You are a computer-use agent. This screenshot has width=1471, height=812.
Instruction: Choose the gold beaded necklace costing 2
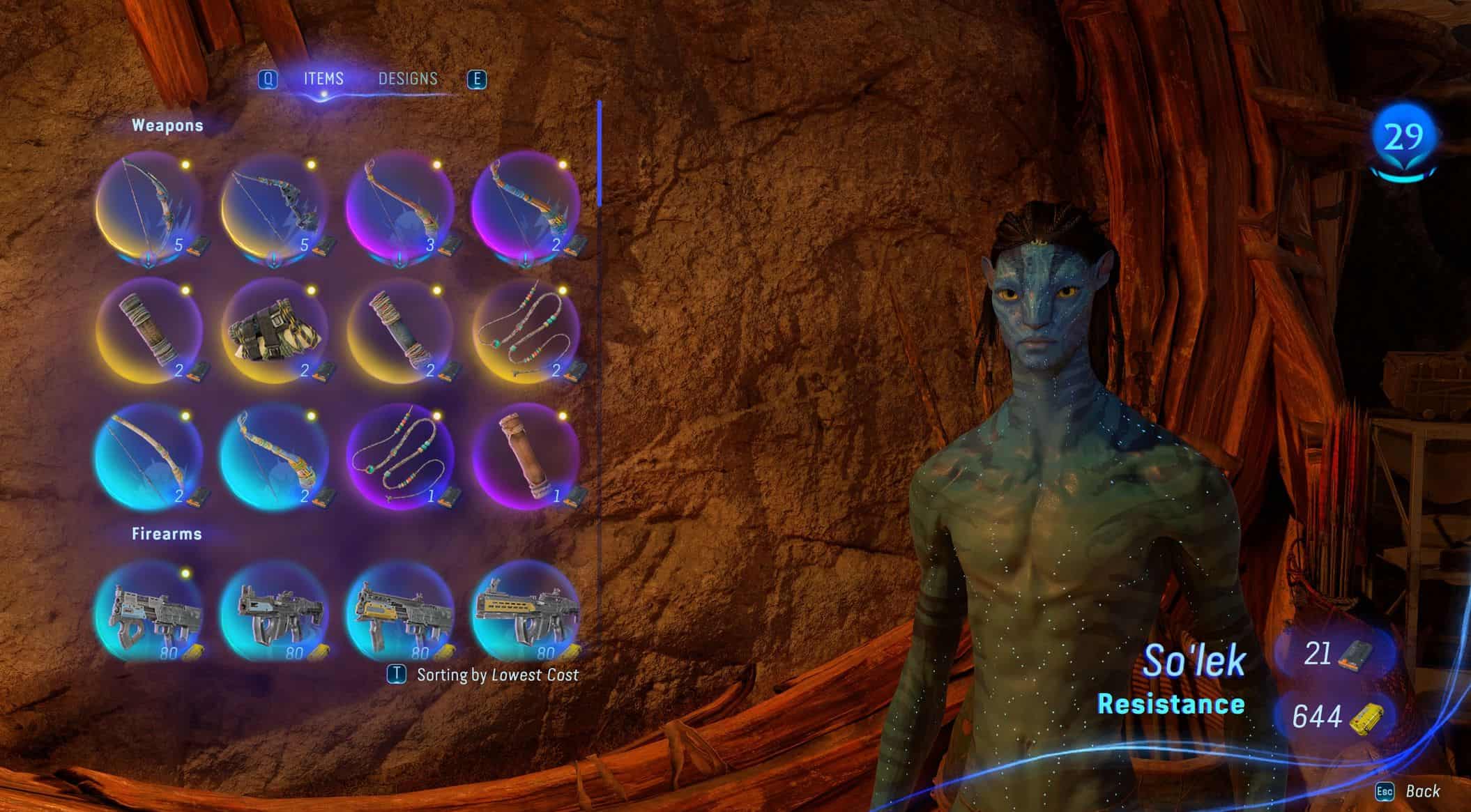[525, 332]
